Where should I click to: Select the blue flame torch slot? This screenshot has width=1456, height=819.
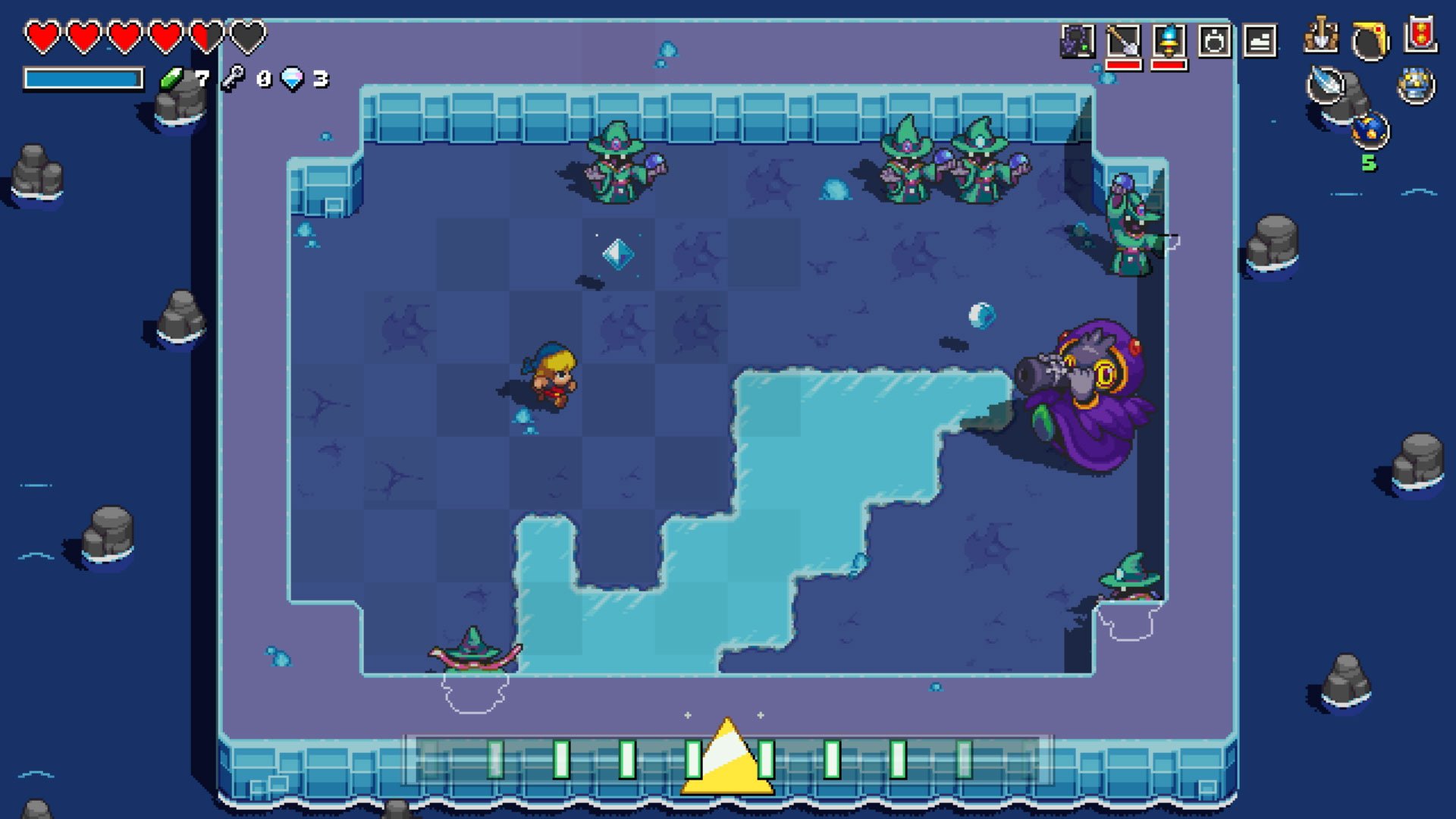(x=1169, y=40)
